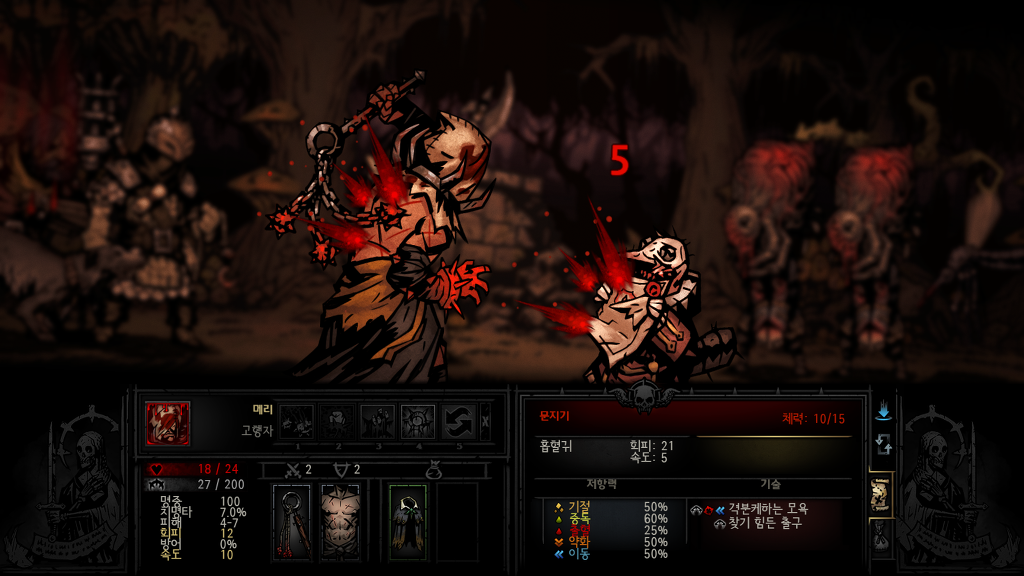Screen dimensions: 1024x576
Task: Use the combat skill numbered 3
Action: 378,421
